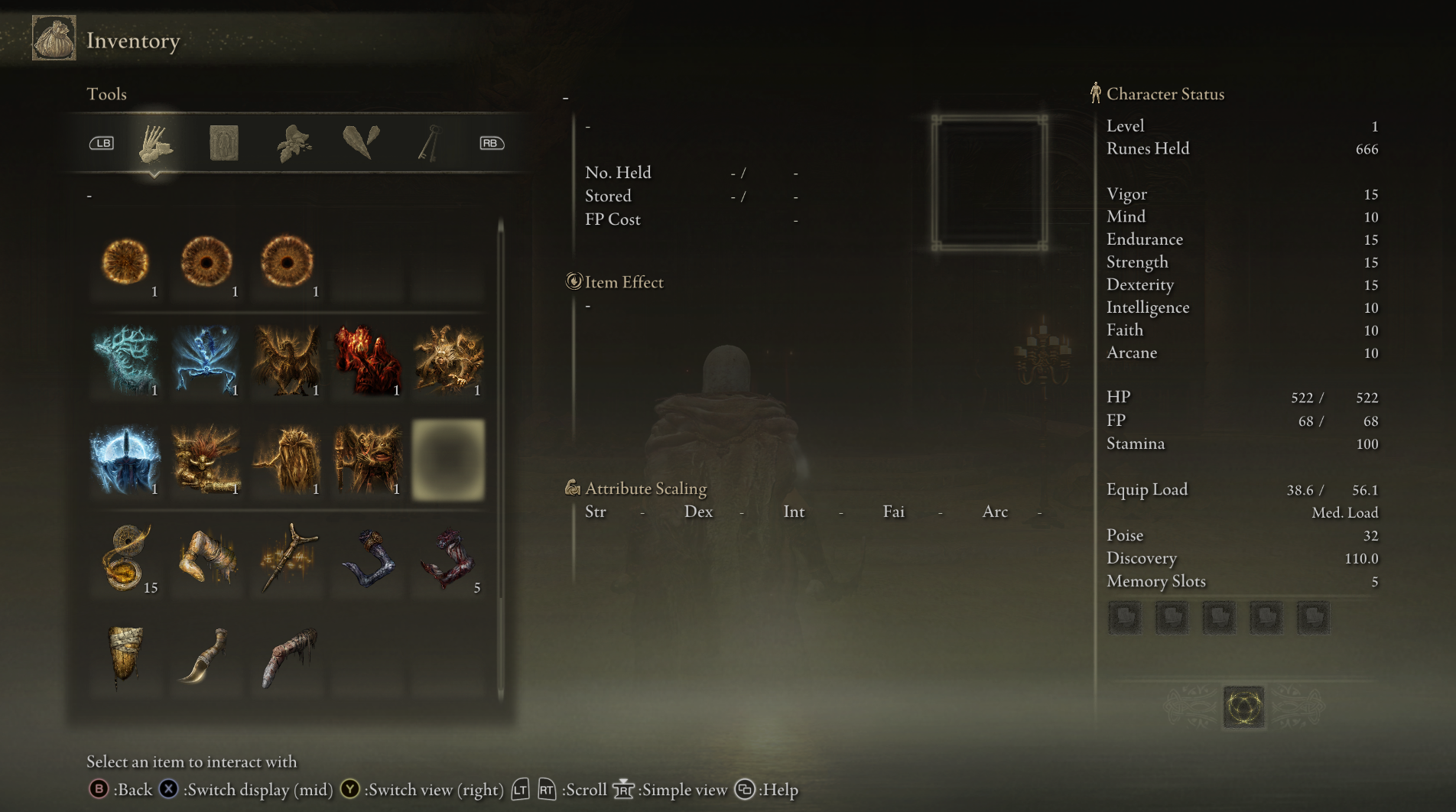The height and width of the screenshot is (812, 1456).
Task: Select the Furlcalling Finger Remedy stack of 15
Action: pos(125,558)
